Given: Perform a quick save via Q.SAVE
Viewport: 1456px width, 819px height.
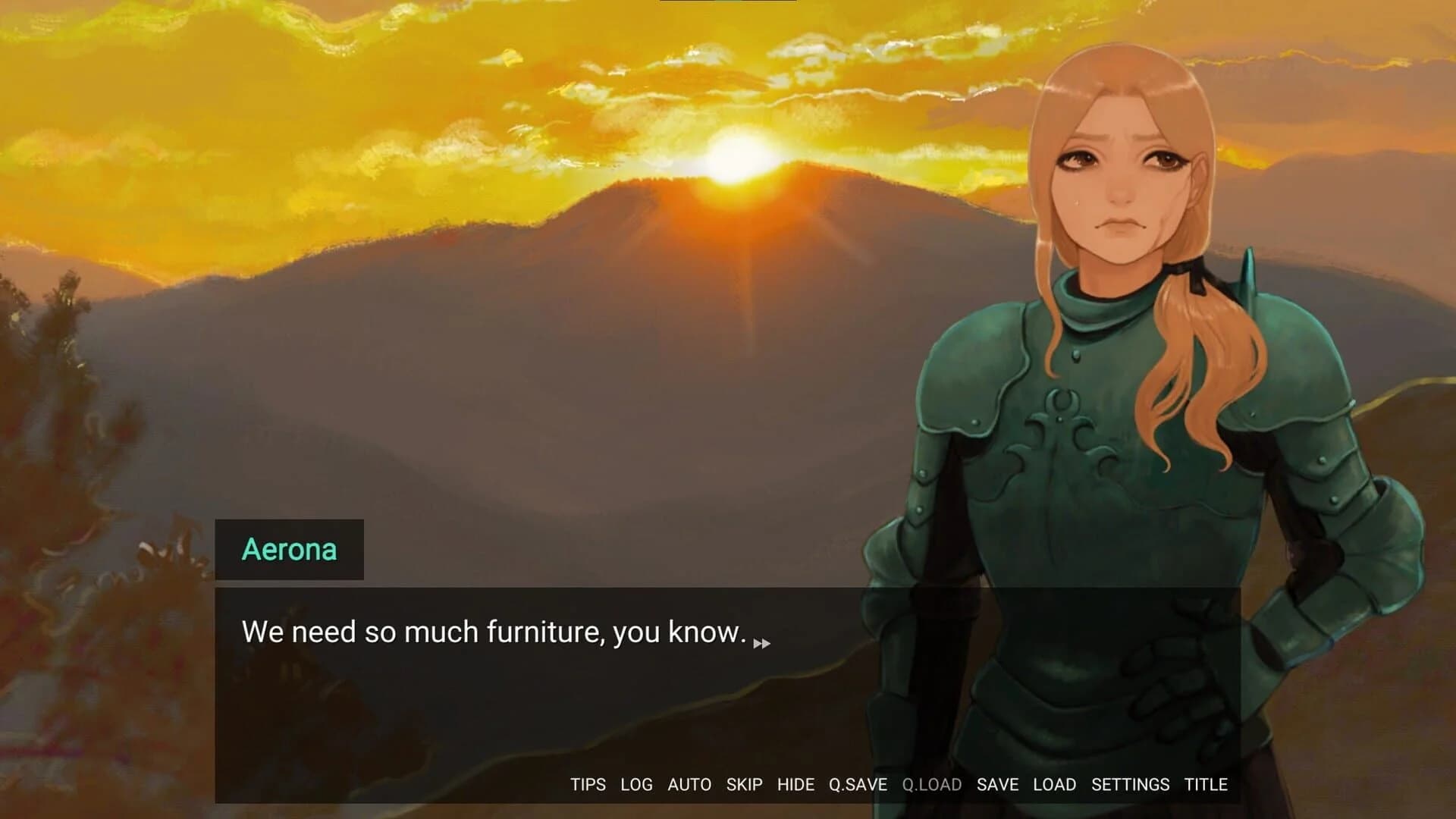Looking at the screenshot, I should [x=858, y=785].
